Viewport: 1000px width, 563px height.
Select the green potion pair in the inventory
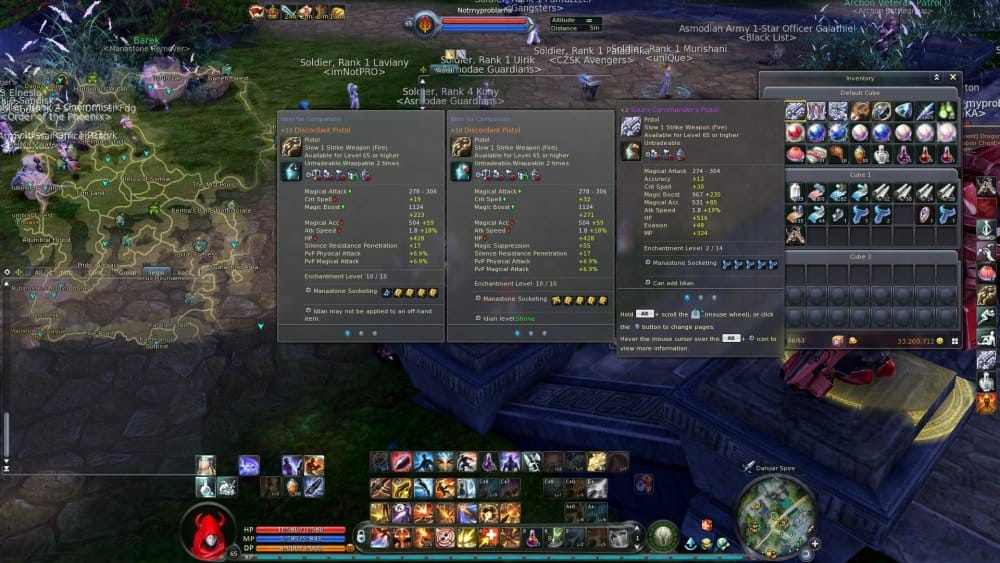[x=947, y=111]
